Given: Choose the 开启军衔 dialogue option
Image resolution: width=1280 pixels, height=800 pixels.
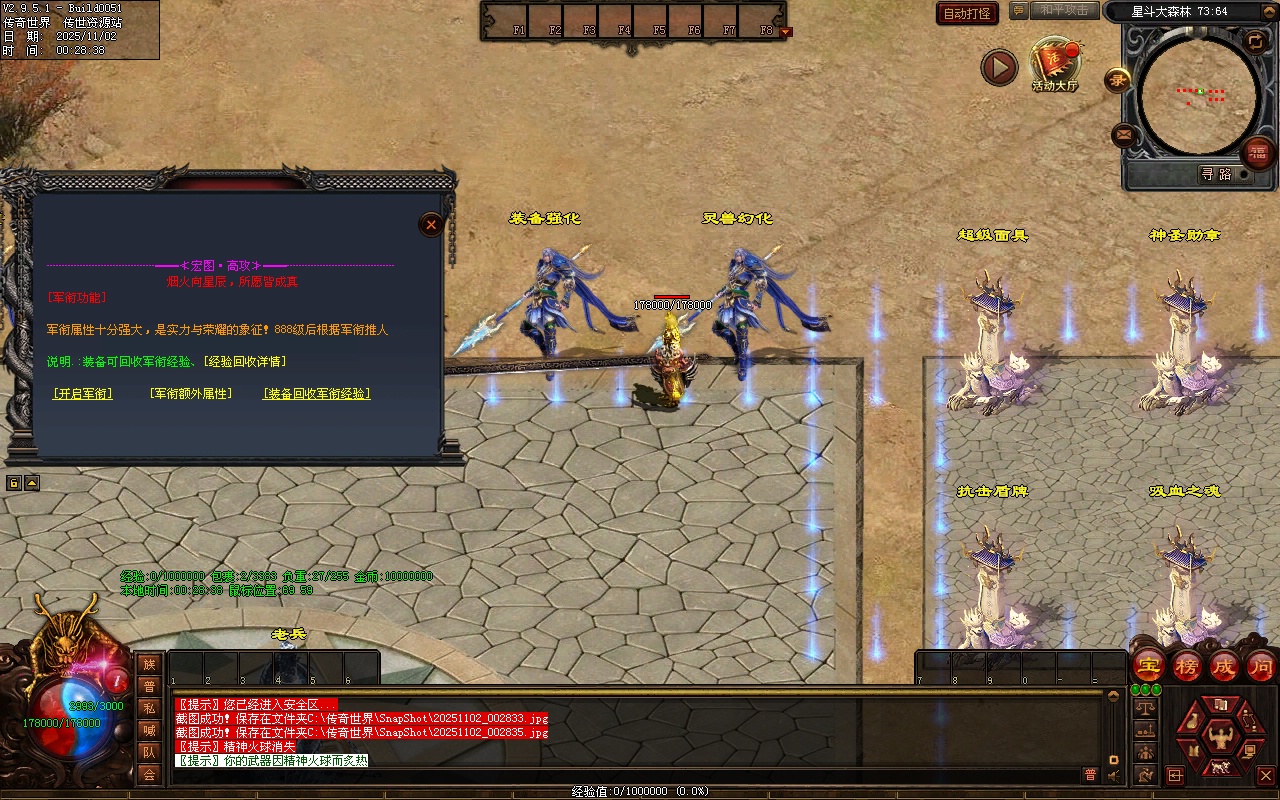Looking at the screenshot, I should click(x=82, y=394).
